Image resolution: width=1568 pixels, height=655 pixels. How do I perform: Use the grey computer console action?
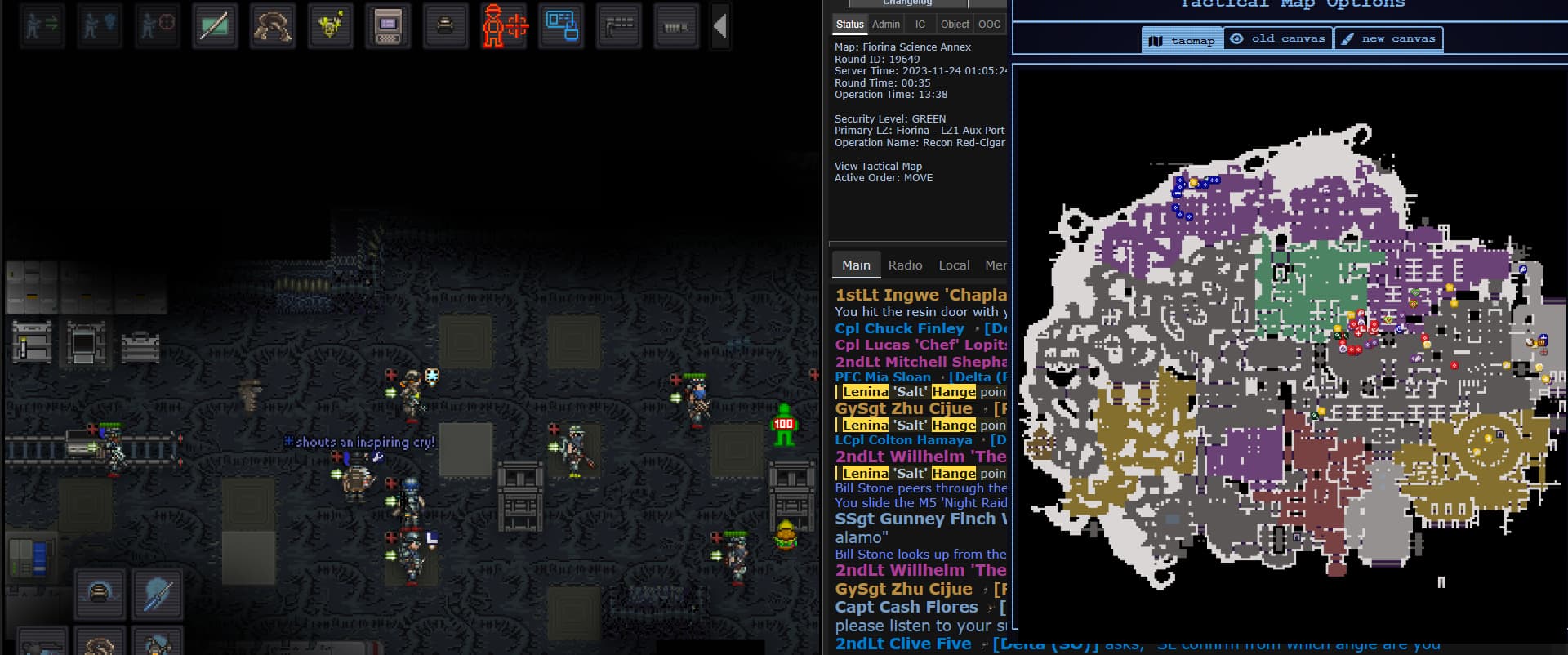[x=388, y=26]
